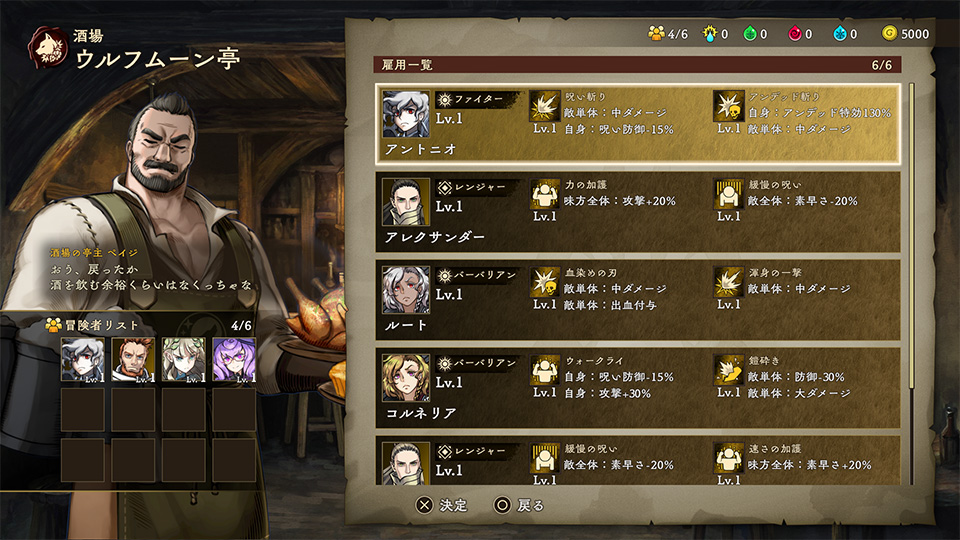Choose the orange-bearded adventurer portrait

[133, 360]
